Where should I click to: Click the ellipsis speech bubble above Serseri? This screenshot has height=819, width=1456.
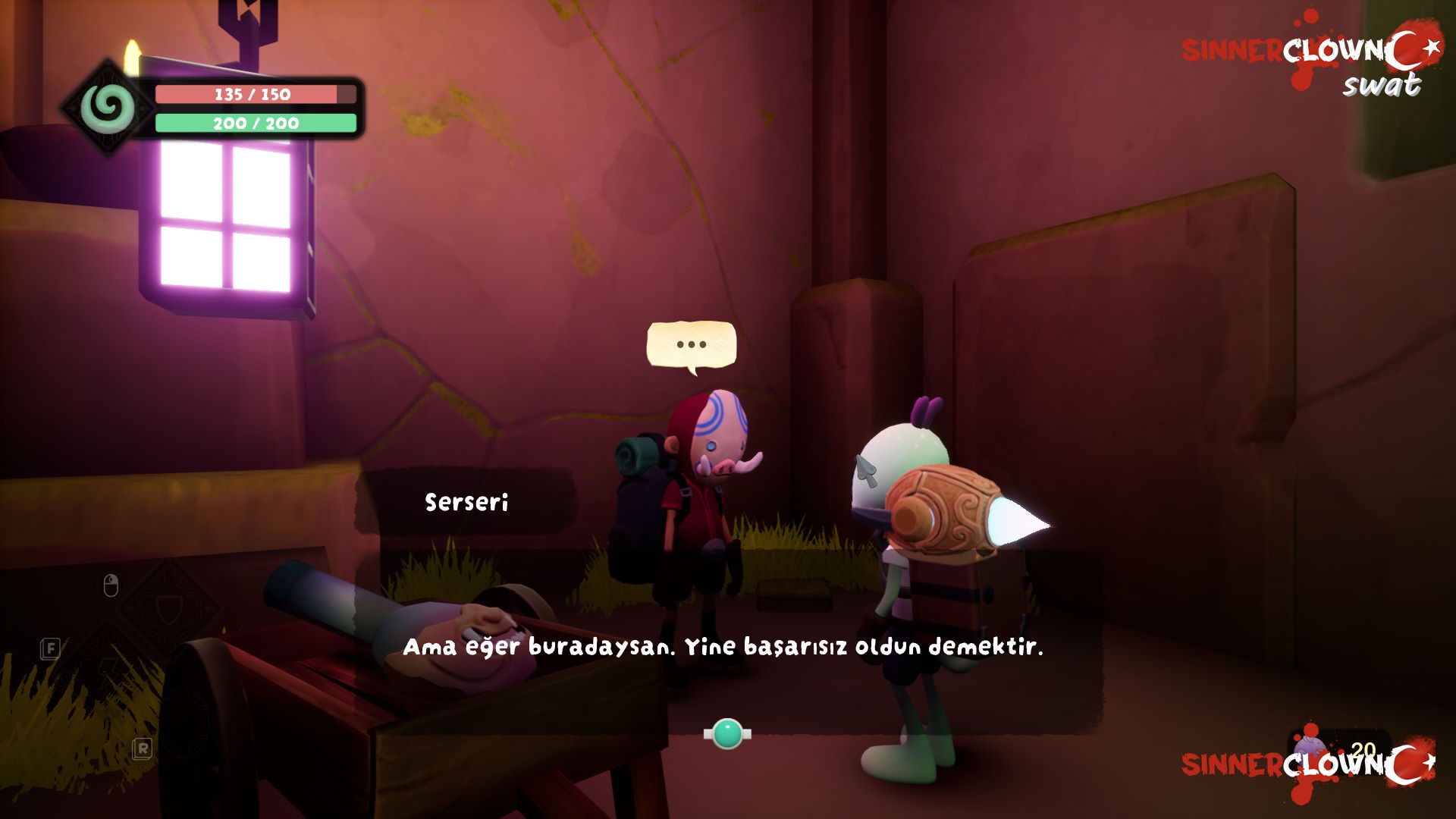coord(691,346)
